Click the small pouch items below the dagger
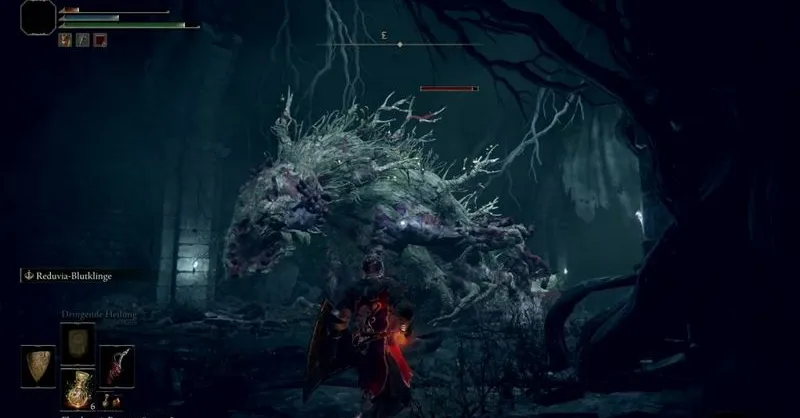The width and height of the screenshot is (800, 418). 116,402
